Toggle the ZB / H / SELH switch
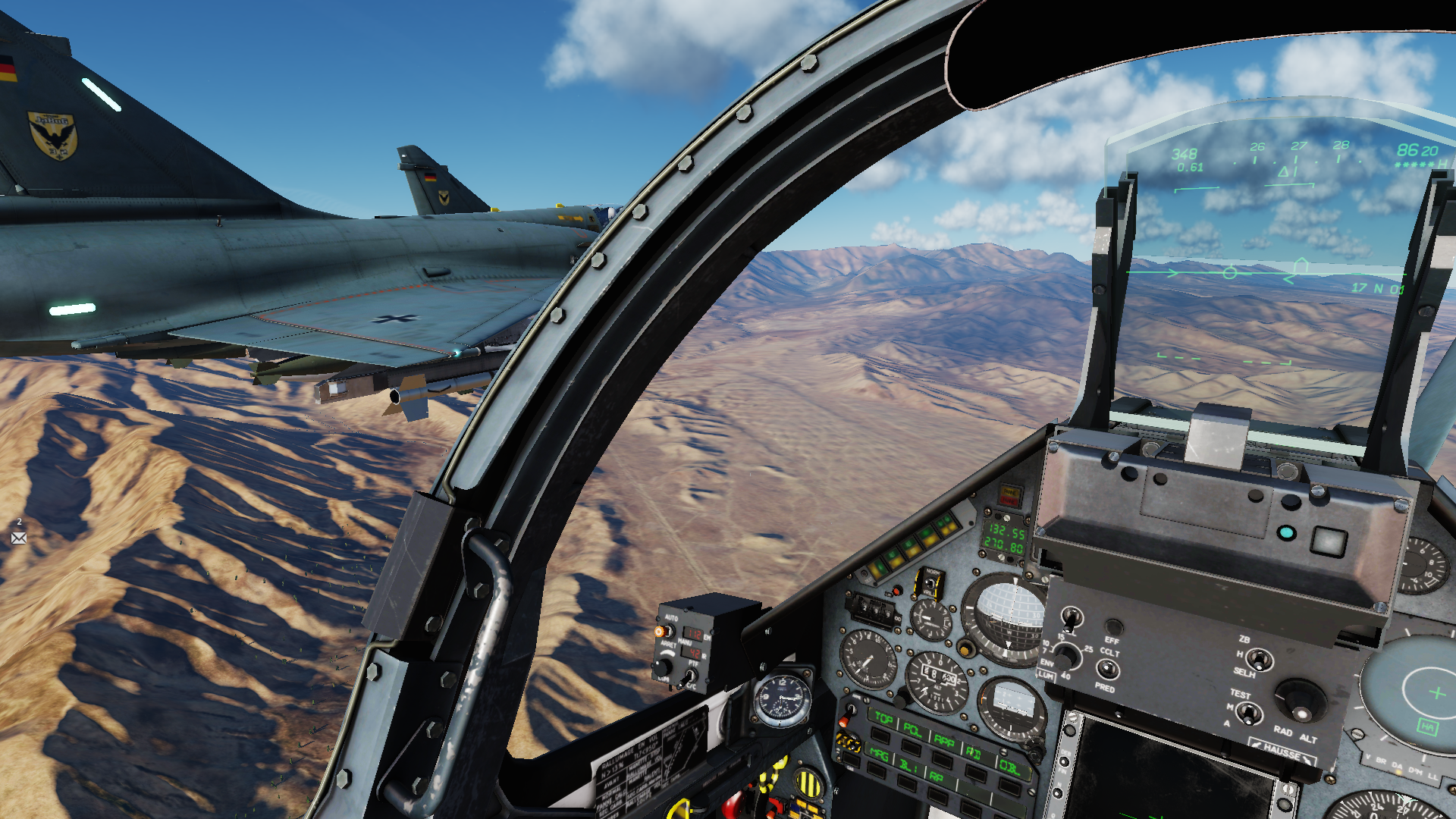The image size is (1456, 819). click(x=1260, y=659)
